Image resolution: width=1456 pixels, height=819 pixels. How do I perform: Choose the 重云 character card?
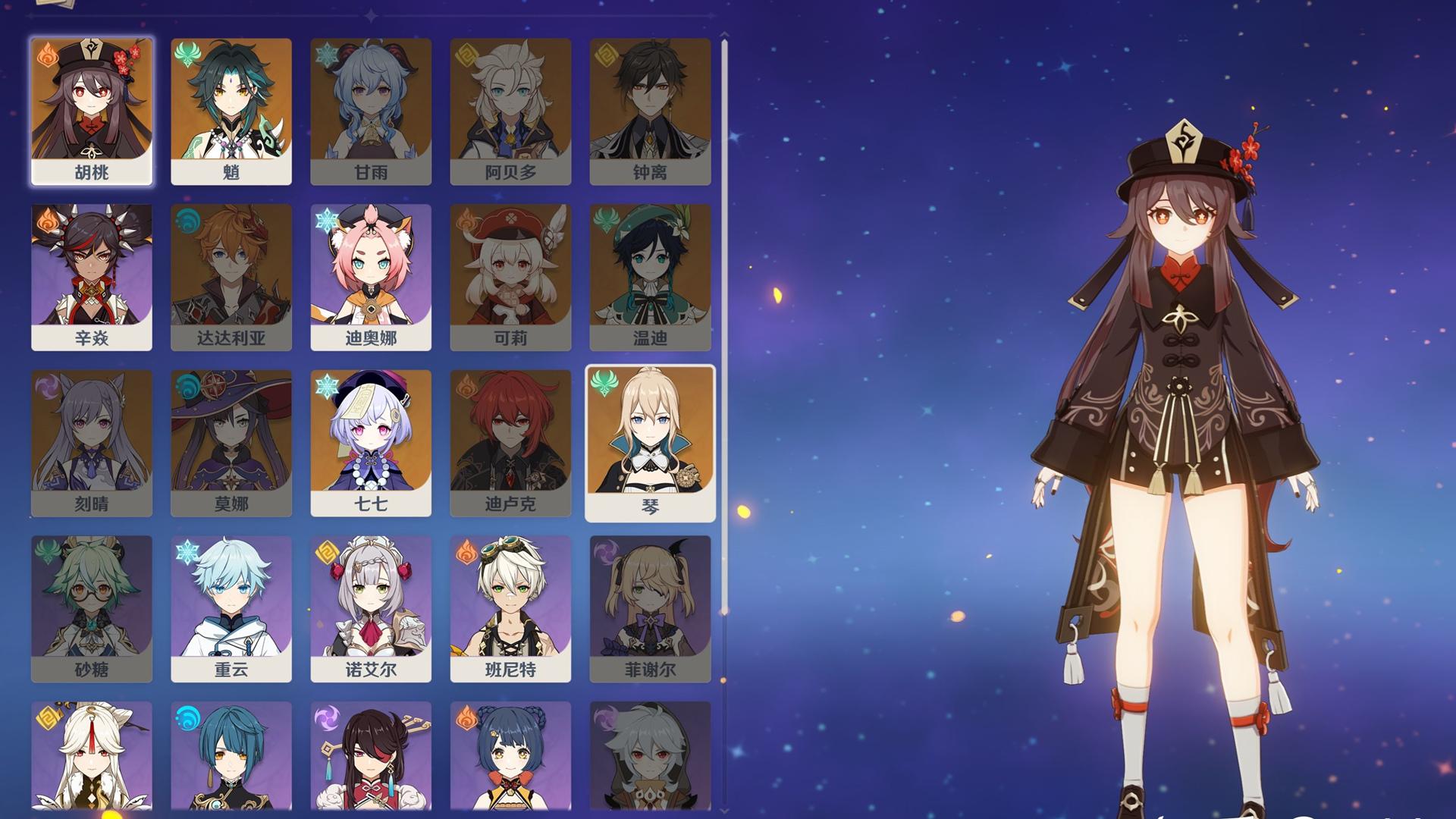click(x=231, y=608)
